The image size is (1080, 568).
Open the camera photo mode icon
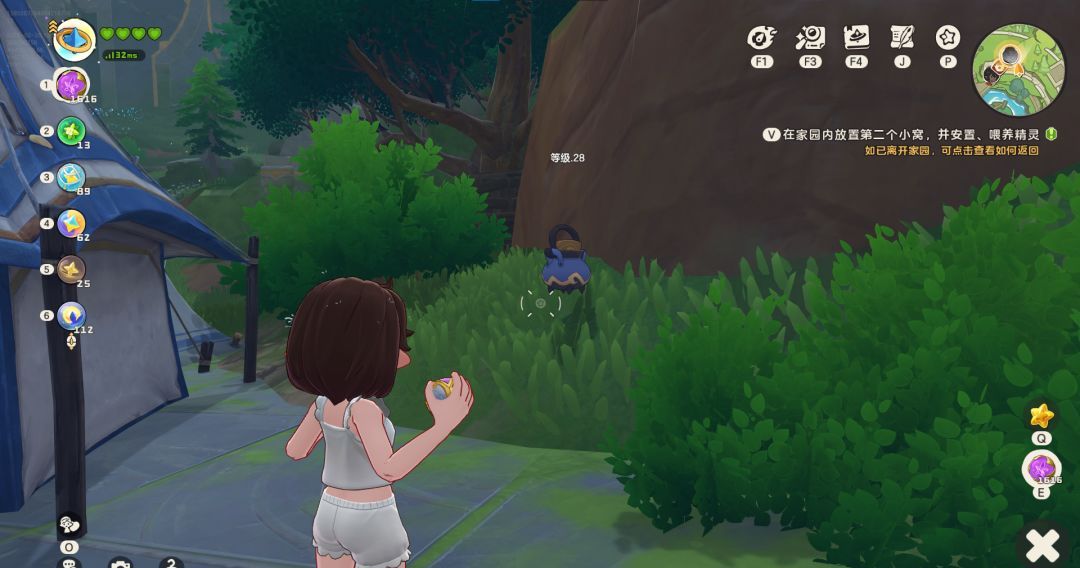120,563
